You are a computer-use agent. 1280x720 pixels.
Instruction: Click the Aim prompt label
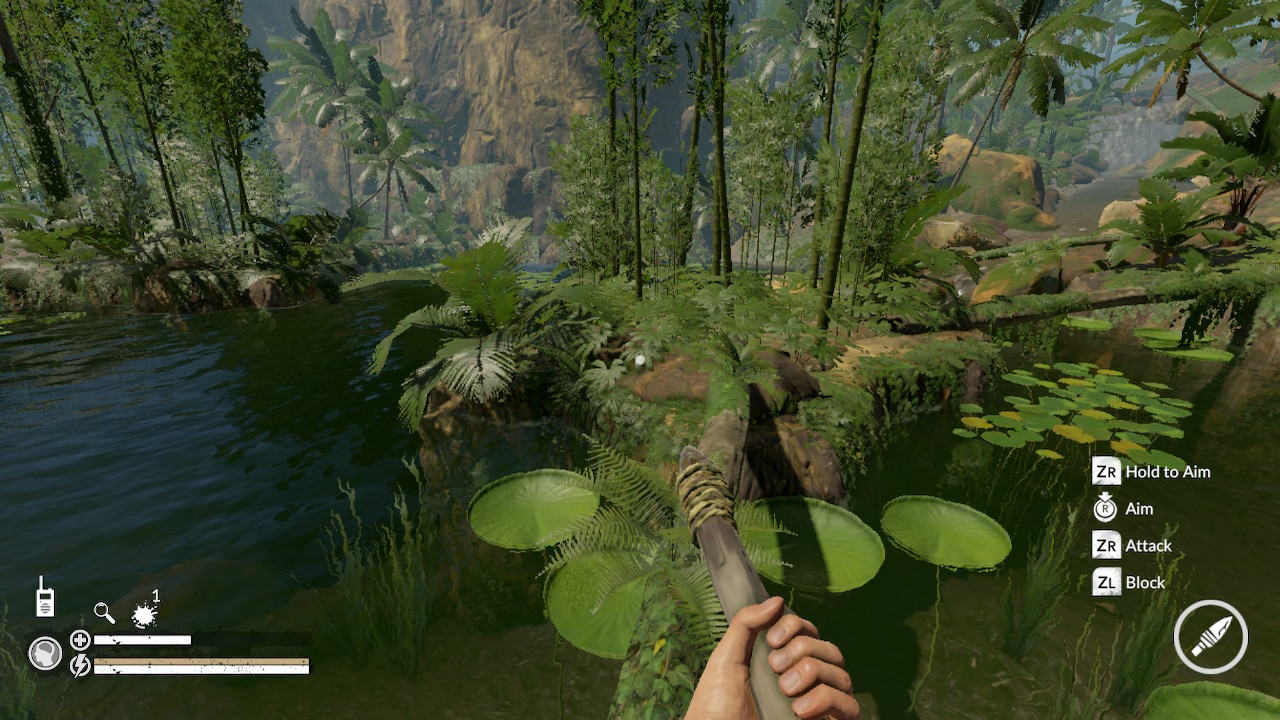[x=1138, y=508]
